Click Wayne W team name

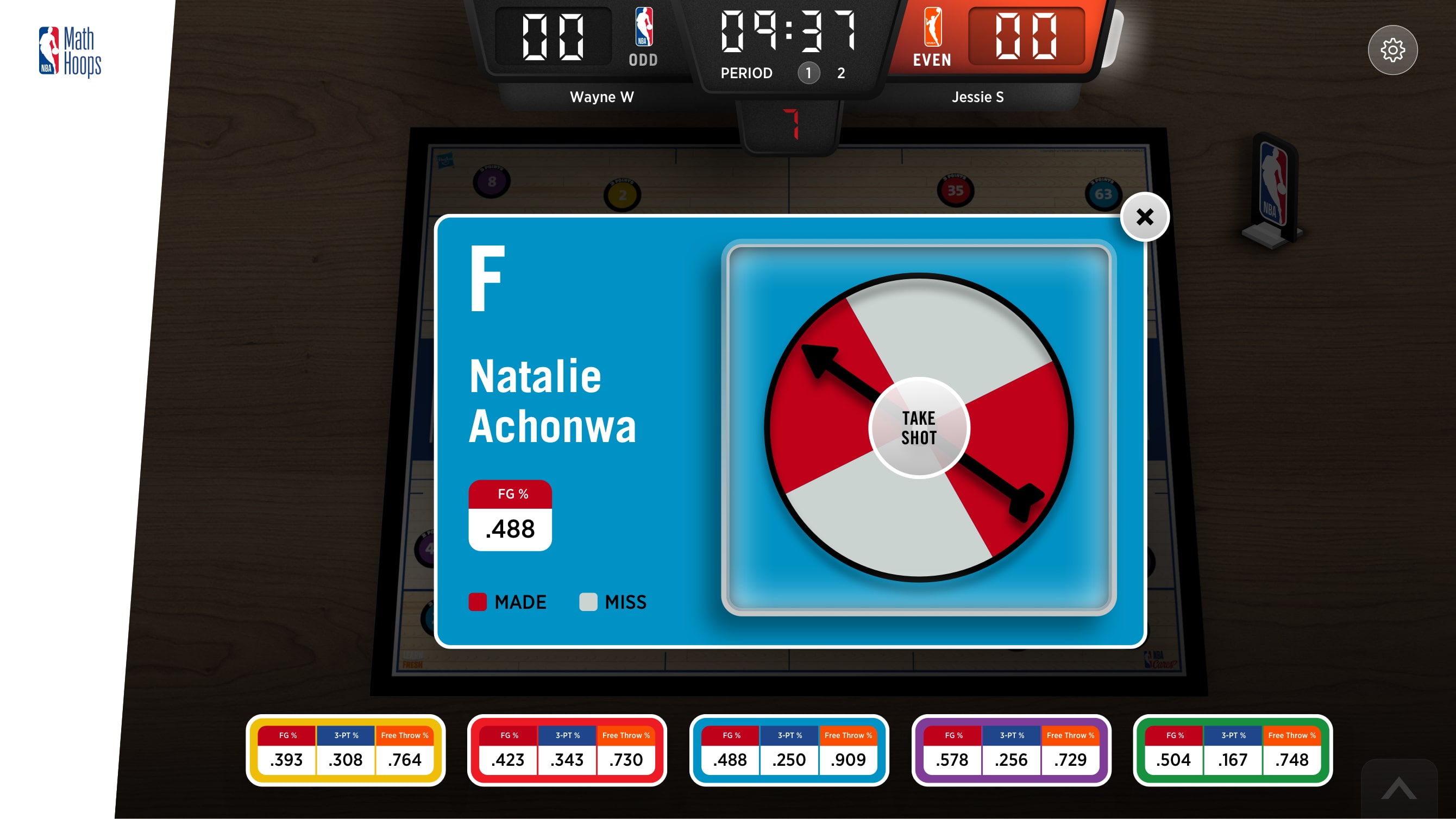point(601,97)
